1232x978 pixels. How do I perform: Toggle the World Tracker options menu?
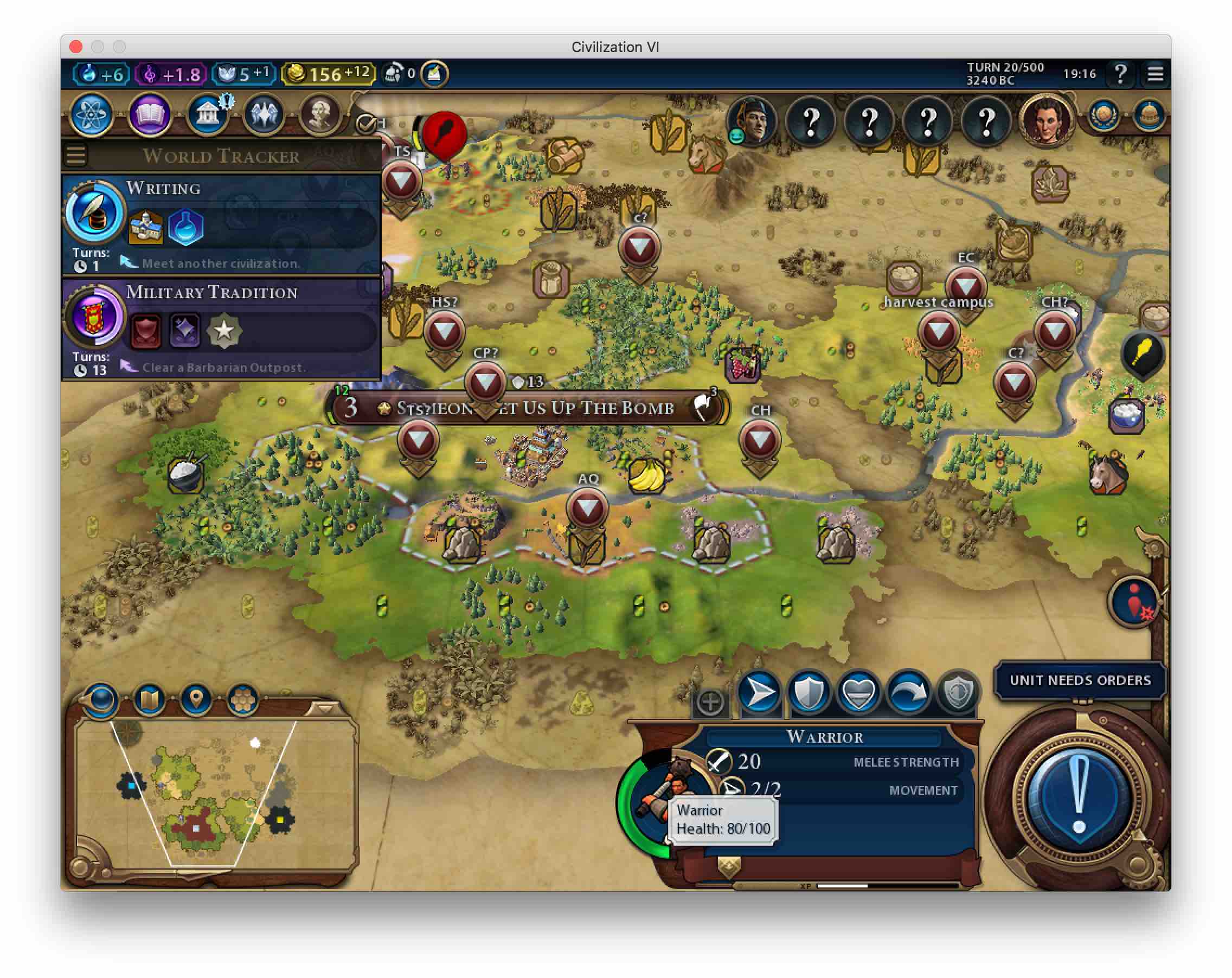(76, 155)
